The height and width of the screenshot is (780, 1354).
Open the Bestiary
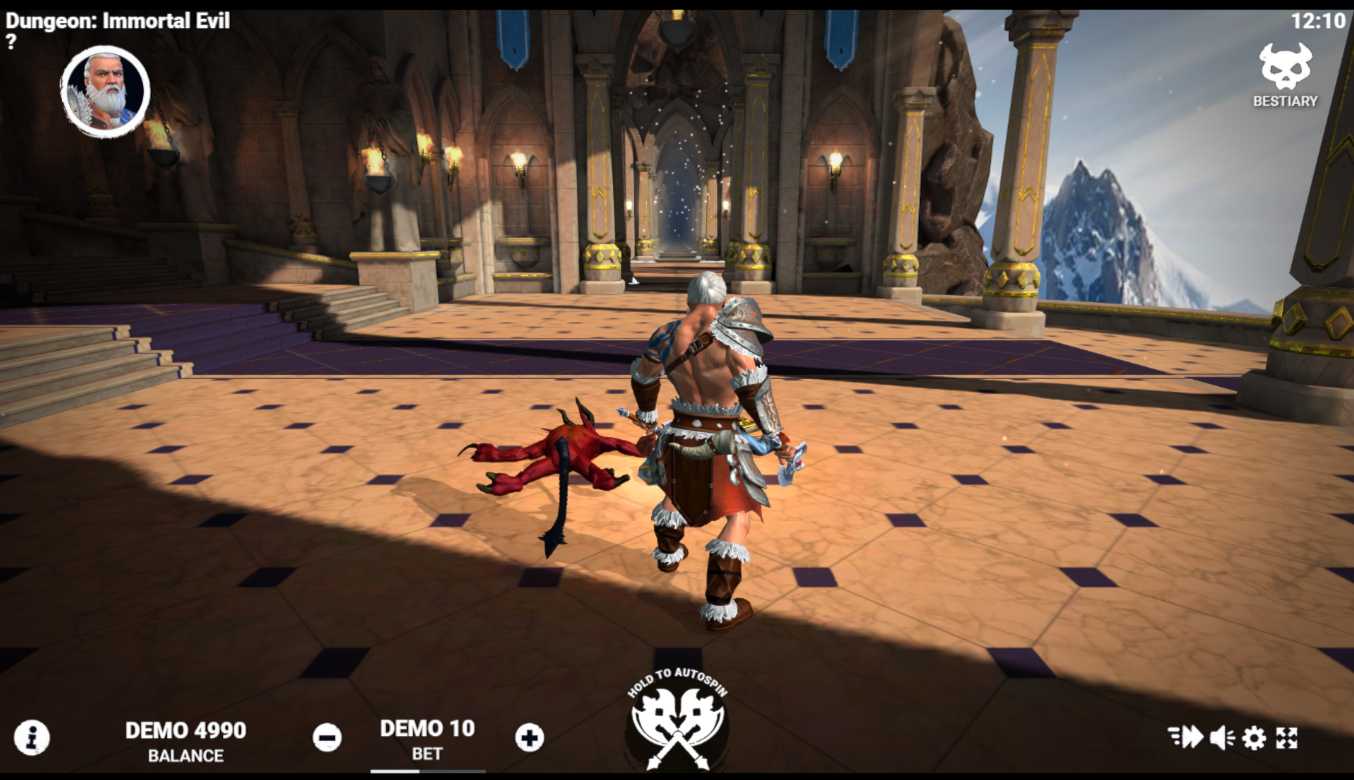tap(1285, 74)
